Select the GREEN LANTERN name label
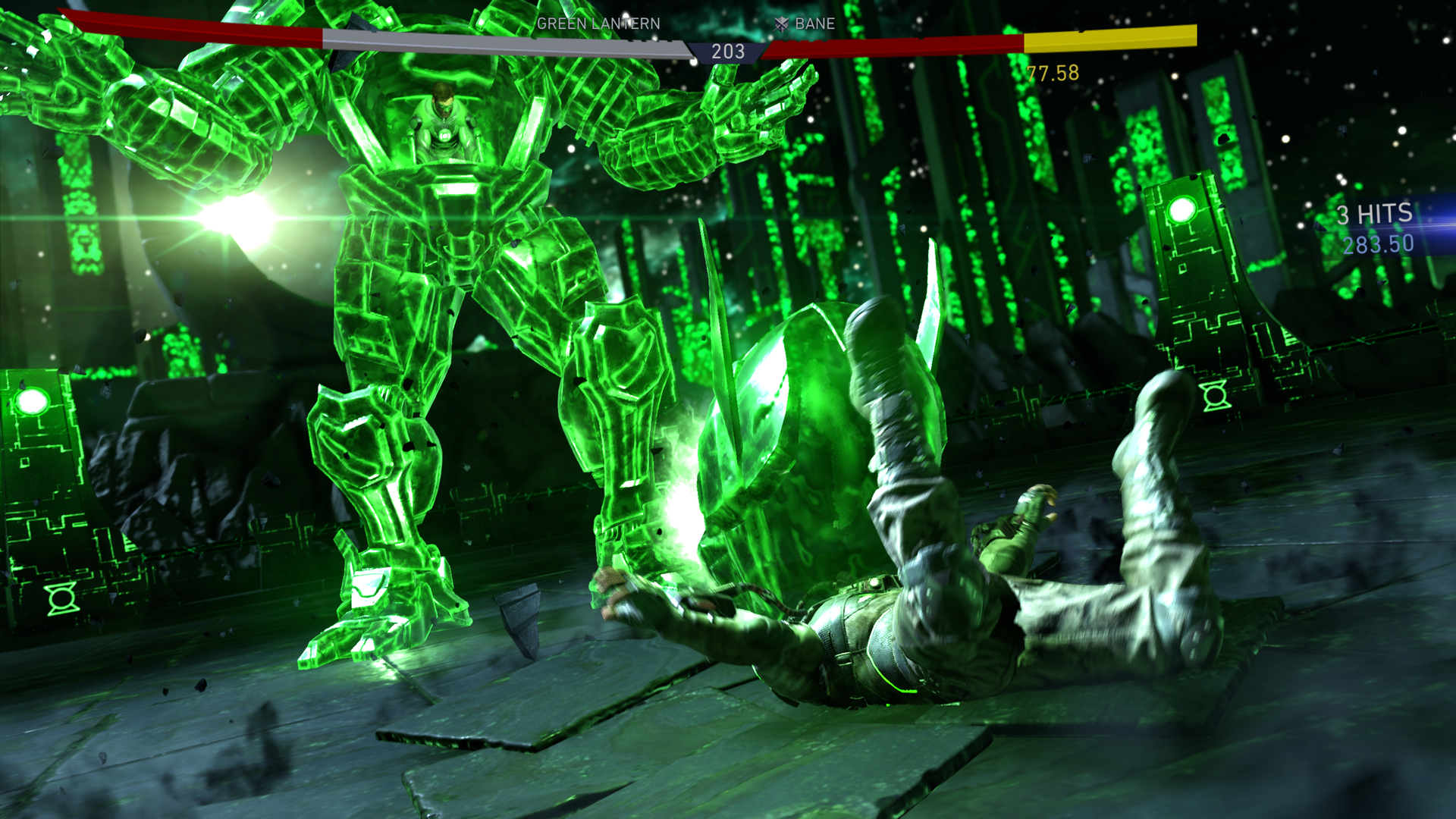1456x819 pixels. pos(597,24)
